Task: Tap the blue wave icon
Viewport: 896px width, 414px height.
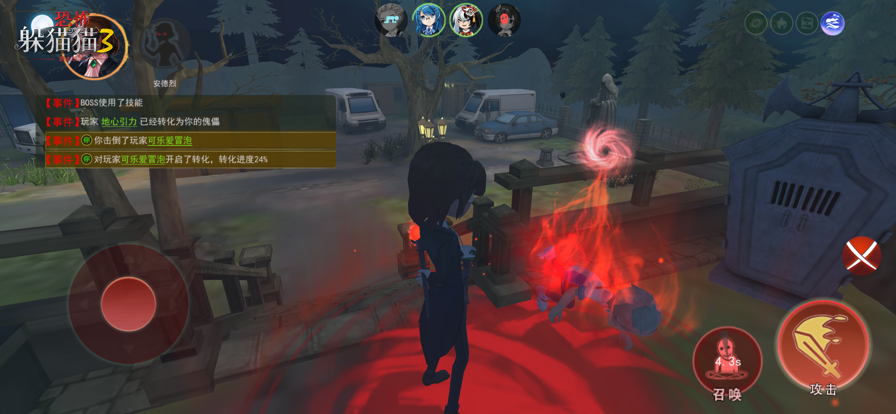Action: (x=832, y=23)
